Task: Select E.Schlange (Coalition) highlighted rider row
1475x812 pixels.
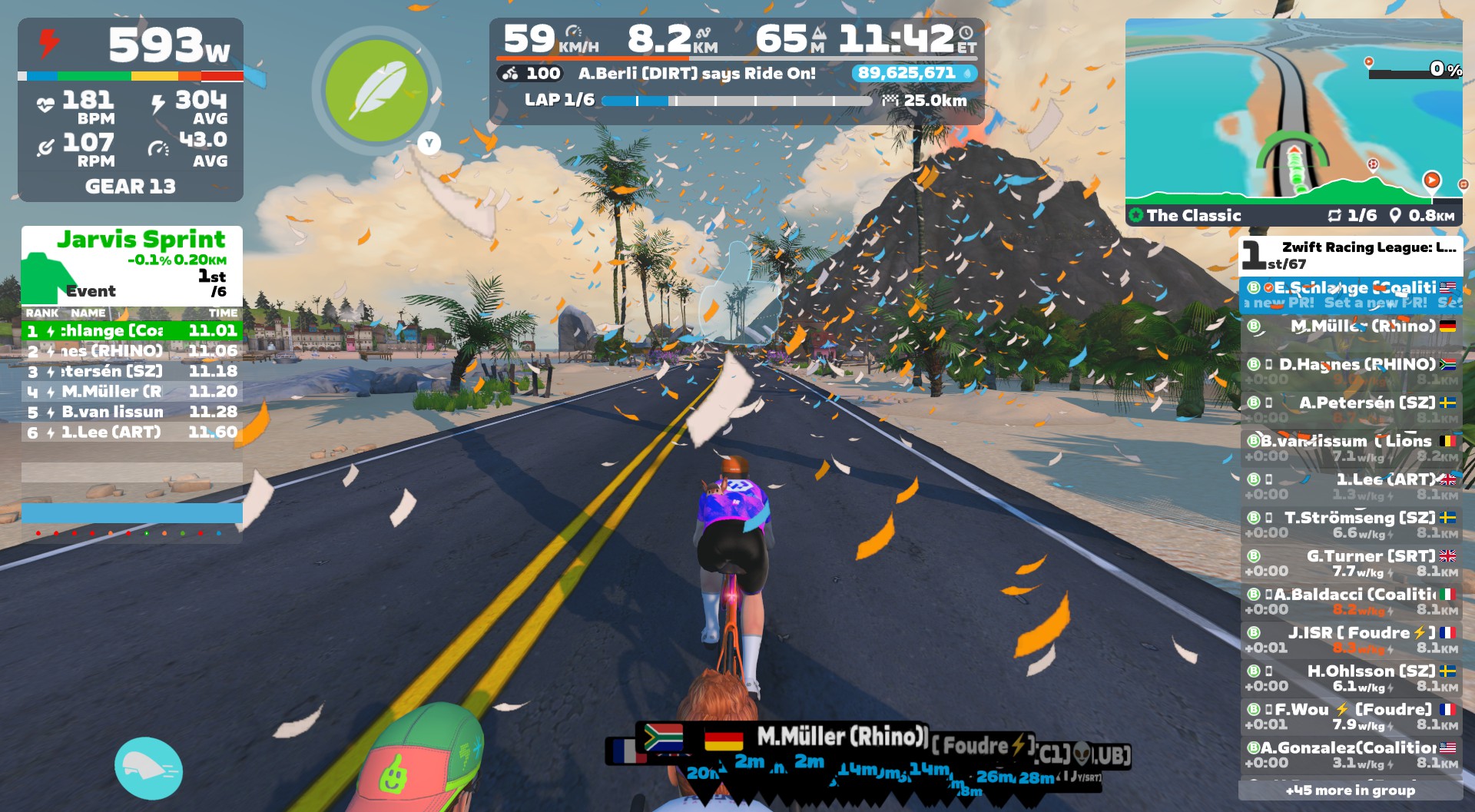Action: (x=1351, y=294)
